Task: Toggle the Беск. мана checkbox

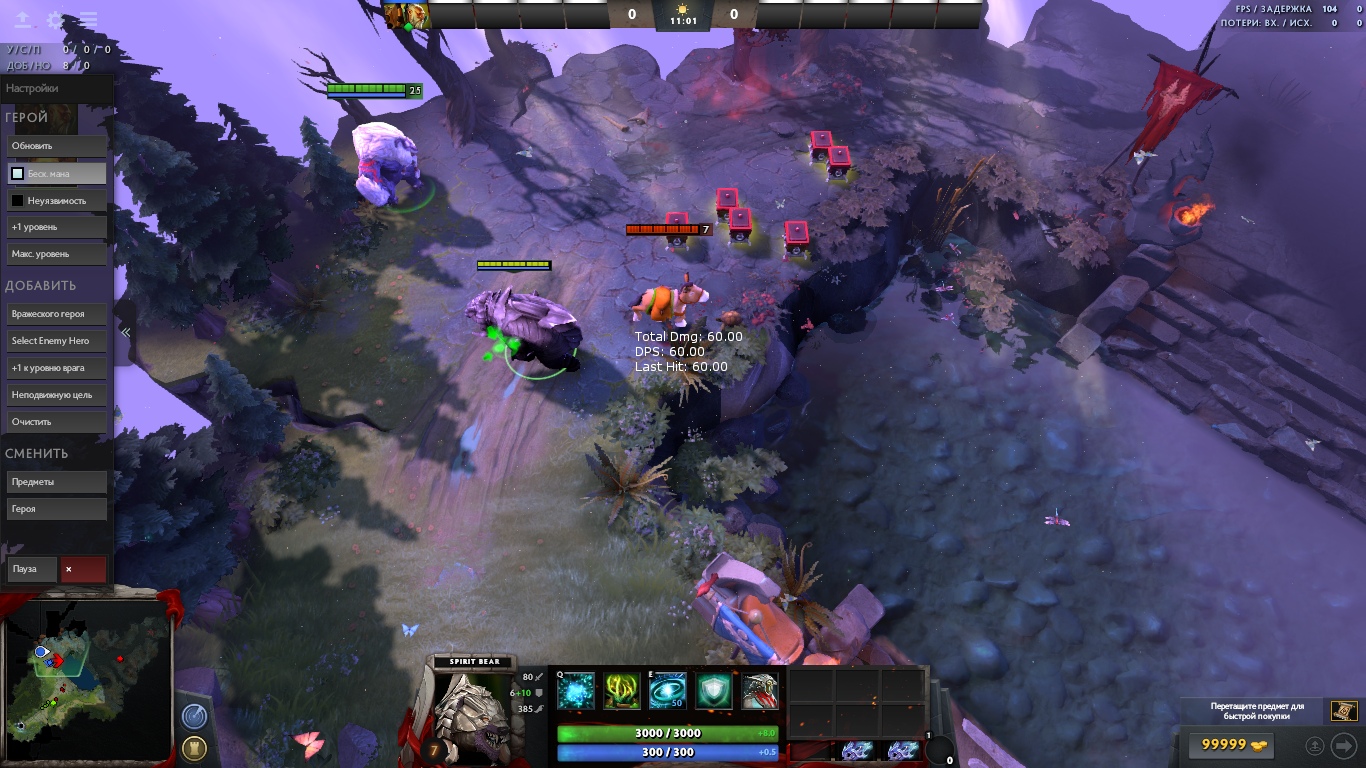Action: [18, 174]
